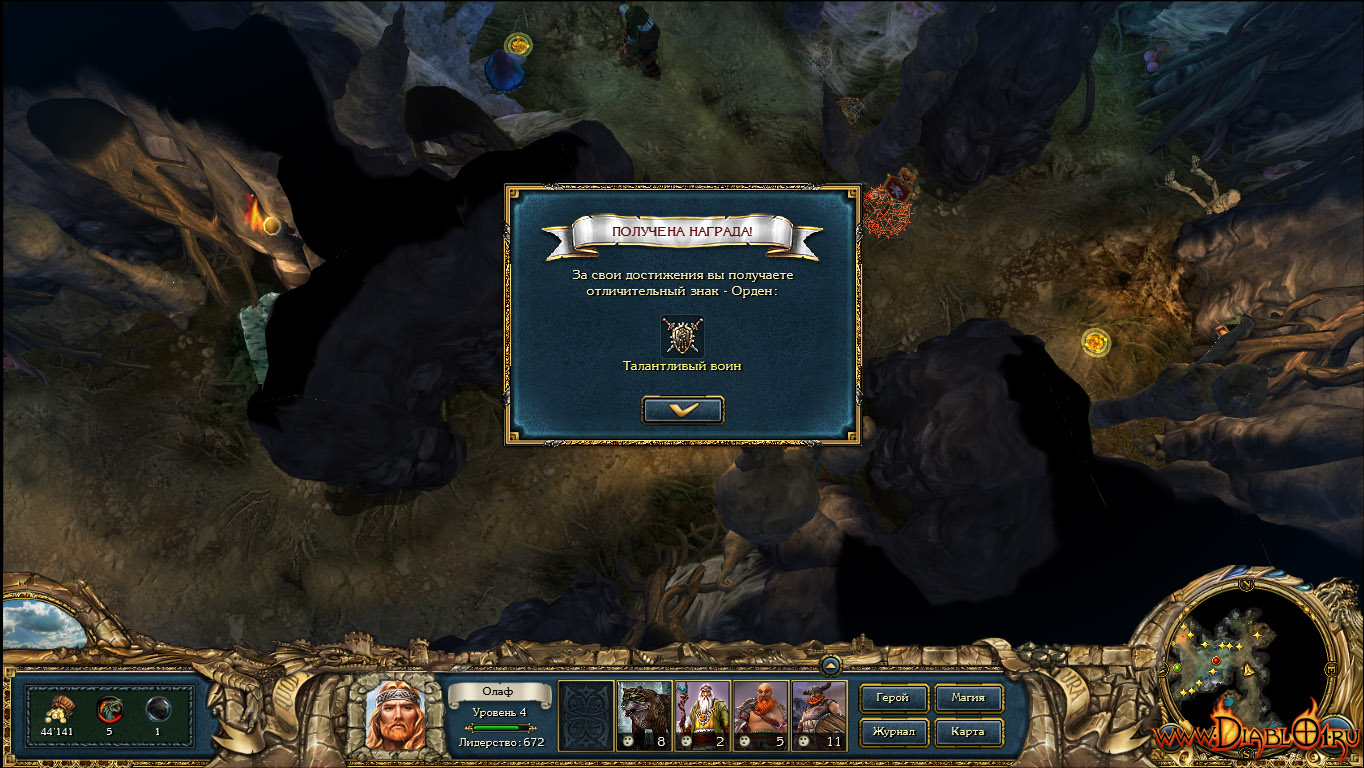Collapse the bottom panel with the arrow button
Image resolution: width=1364 pixels, height=768 pixels.
pos(830,664)
